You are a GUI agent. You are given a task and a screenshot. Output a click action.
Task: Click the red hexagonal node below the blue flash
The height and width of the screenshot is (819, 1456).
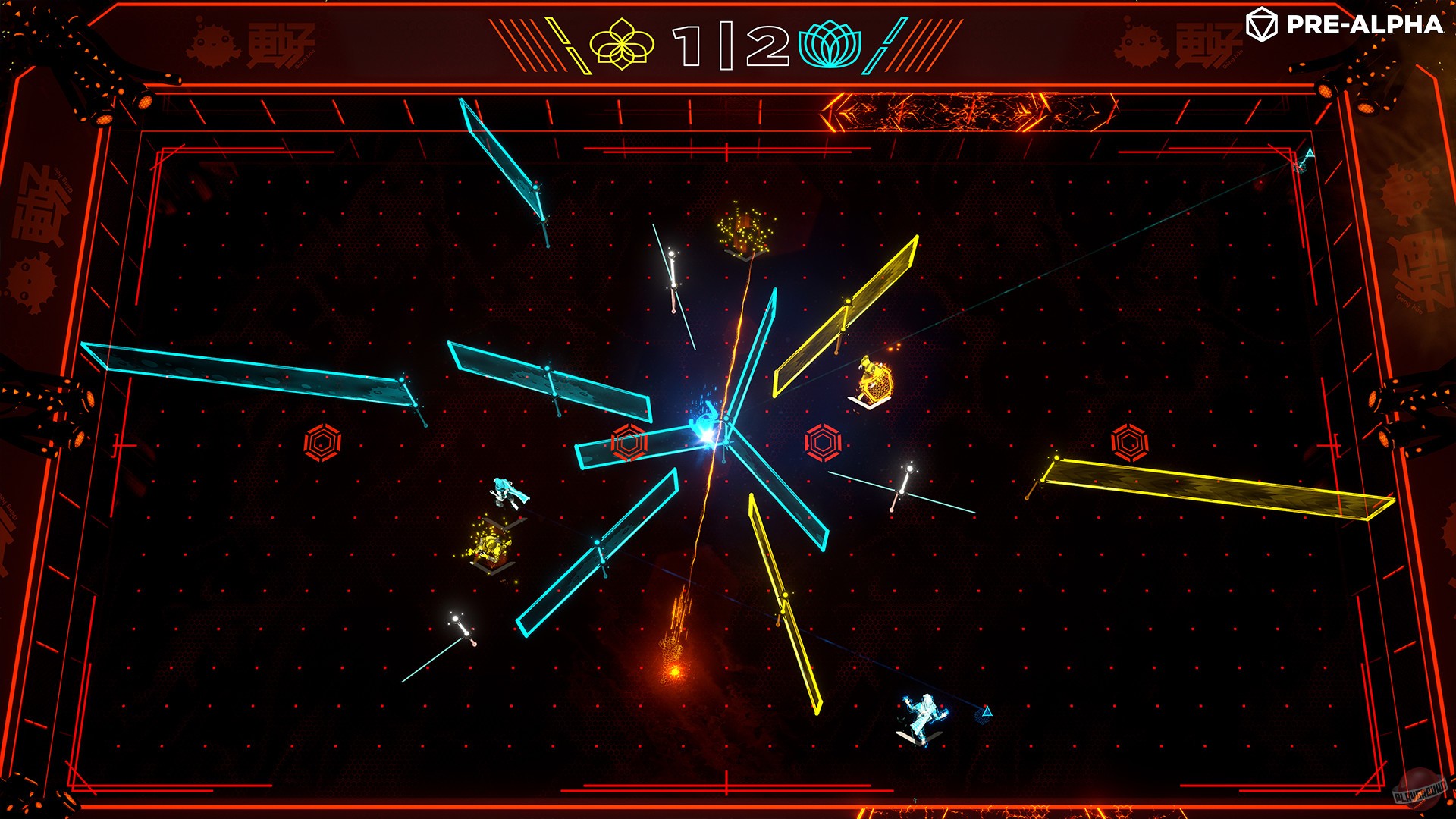coord(628,441)
